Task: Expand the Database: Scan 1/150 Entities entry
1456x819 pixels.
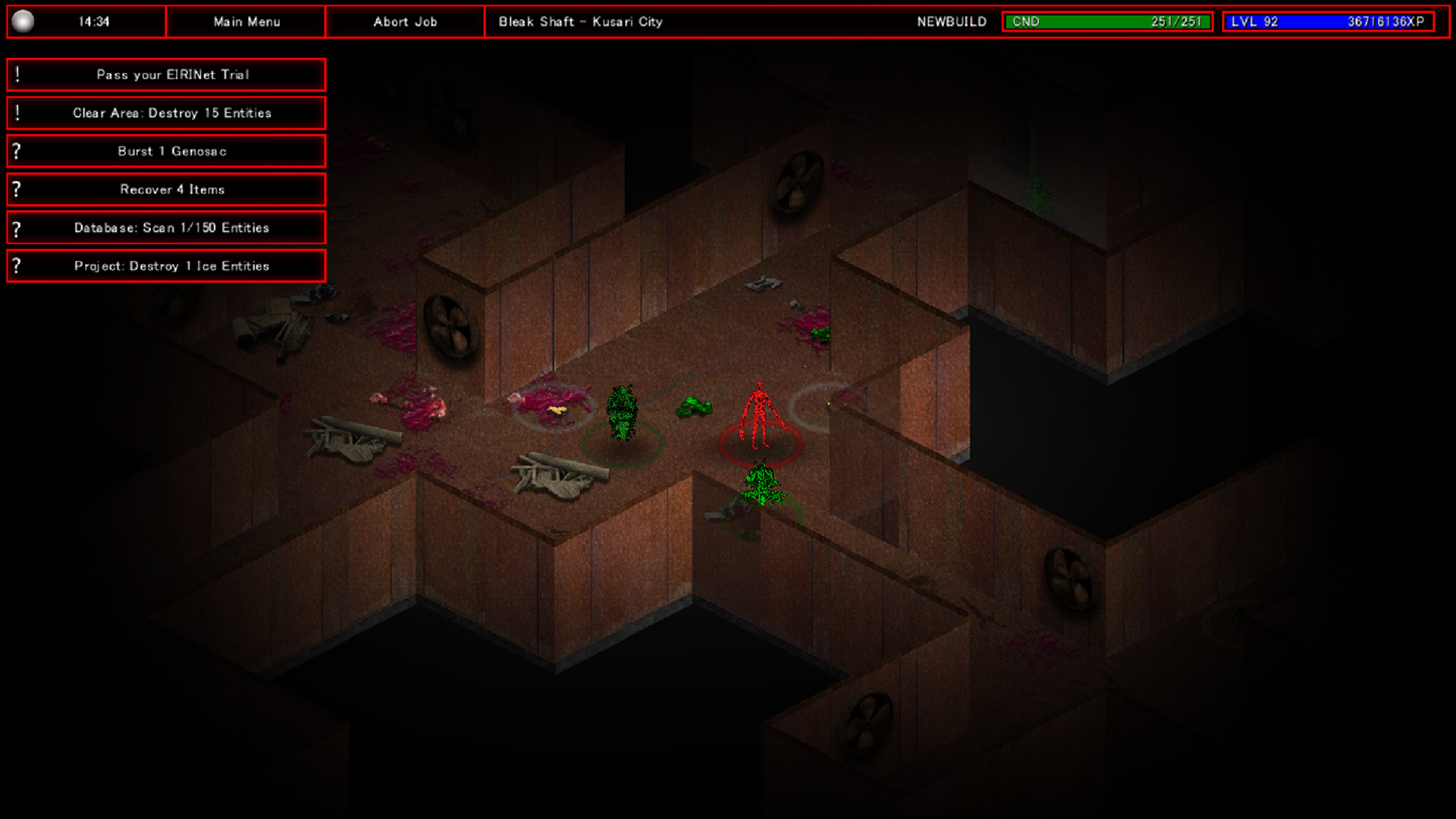Action: click(x=172, y=227)
